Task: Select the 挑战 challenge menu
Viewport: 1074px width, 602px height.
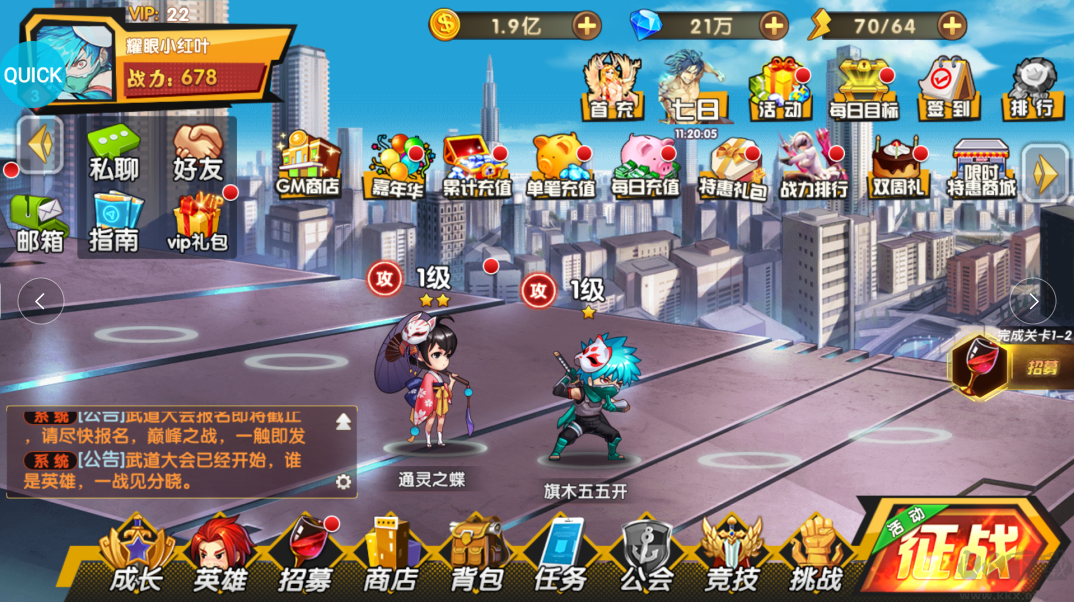Action: pyautogui.click(x=817, y=556)
